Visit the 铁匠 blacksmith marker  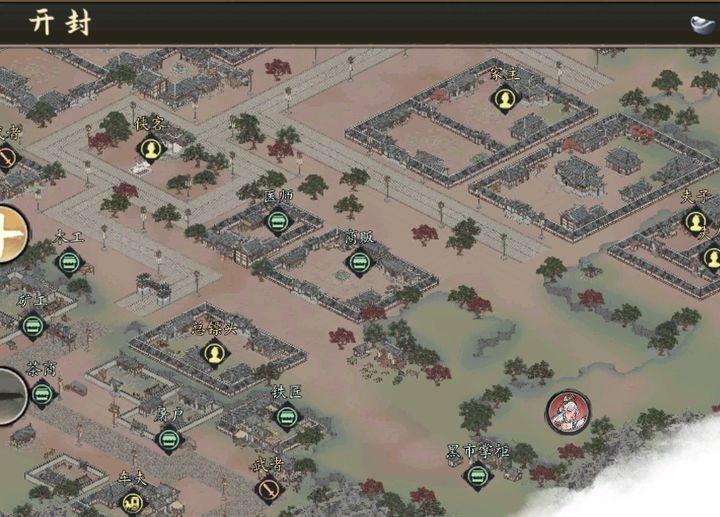point(287,416)
